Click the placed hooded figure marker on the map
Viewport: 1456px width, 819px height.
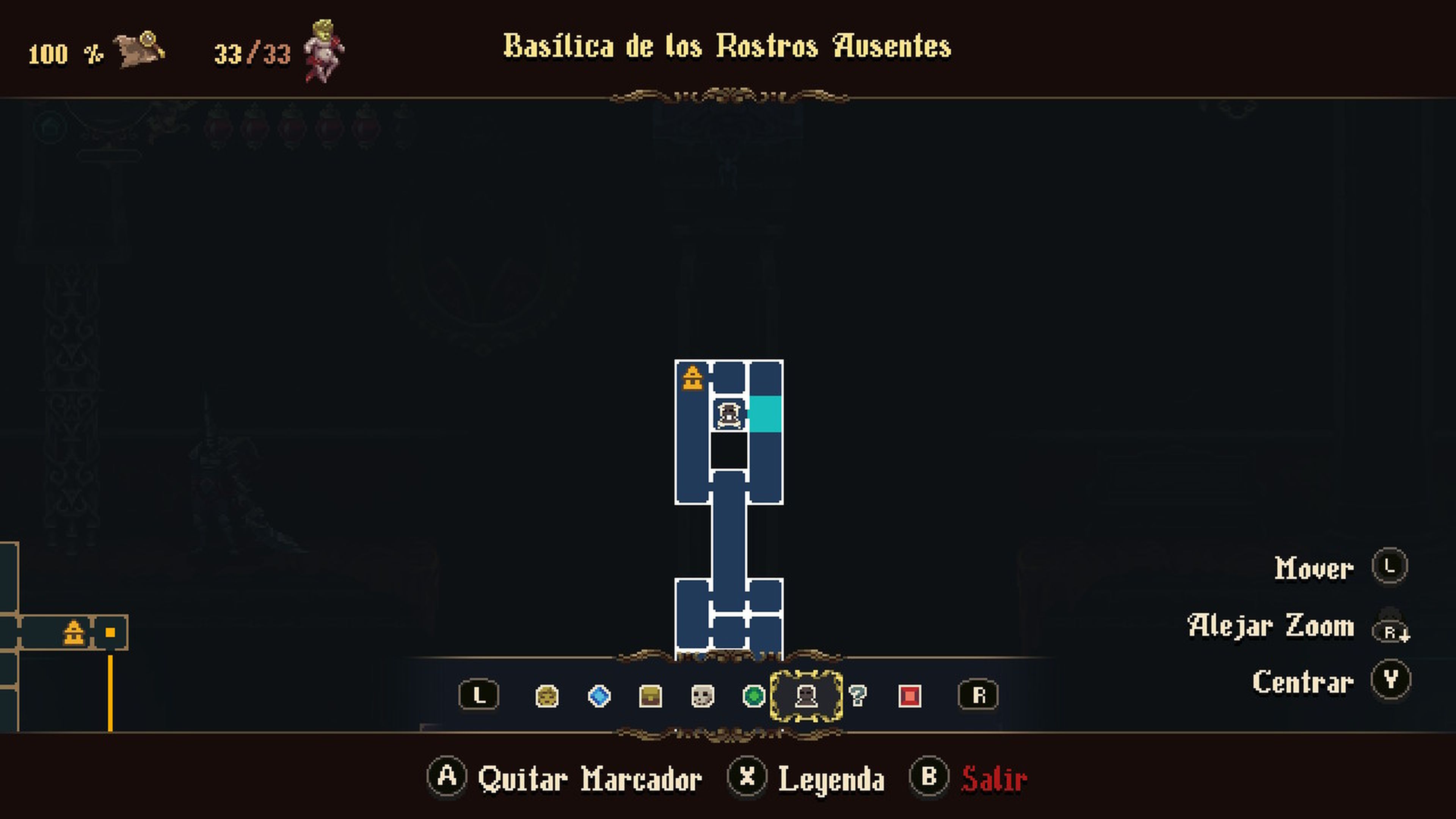pyautogui.click(x=728, y=414)
